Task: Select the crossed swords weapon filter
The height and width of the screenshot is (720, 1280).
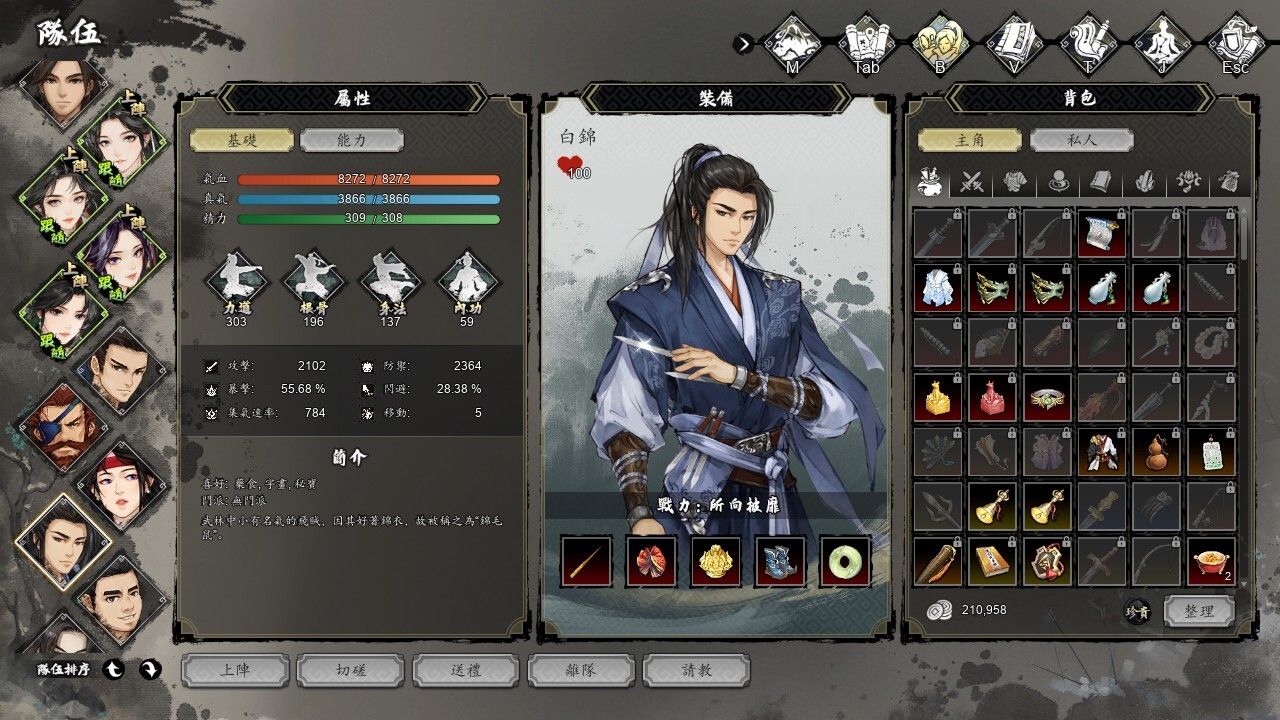Action: click(x=972, y=182)
